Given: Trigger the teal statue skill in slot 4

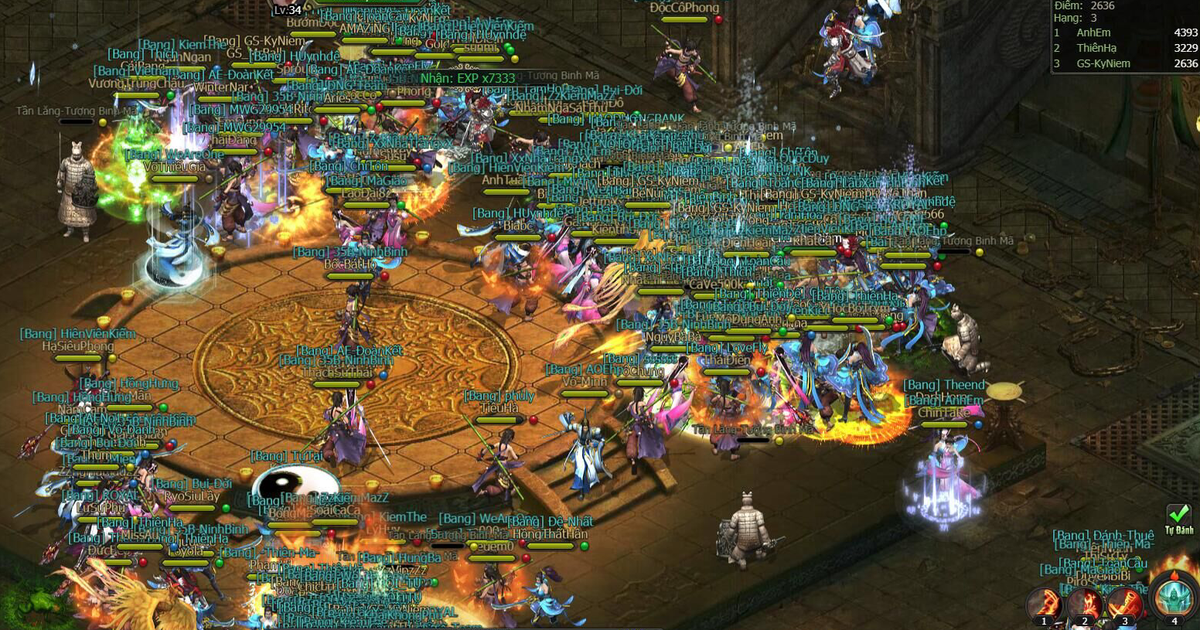Looking at the screenshot, I should [1173, 597].
